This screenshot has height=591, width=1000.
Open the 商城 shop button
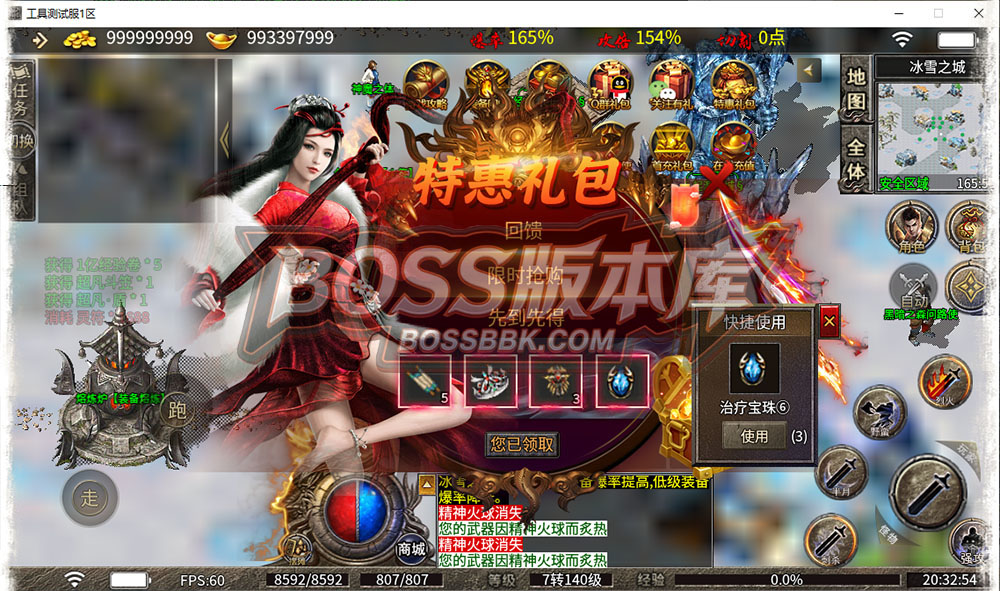point(412,546)
